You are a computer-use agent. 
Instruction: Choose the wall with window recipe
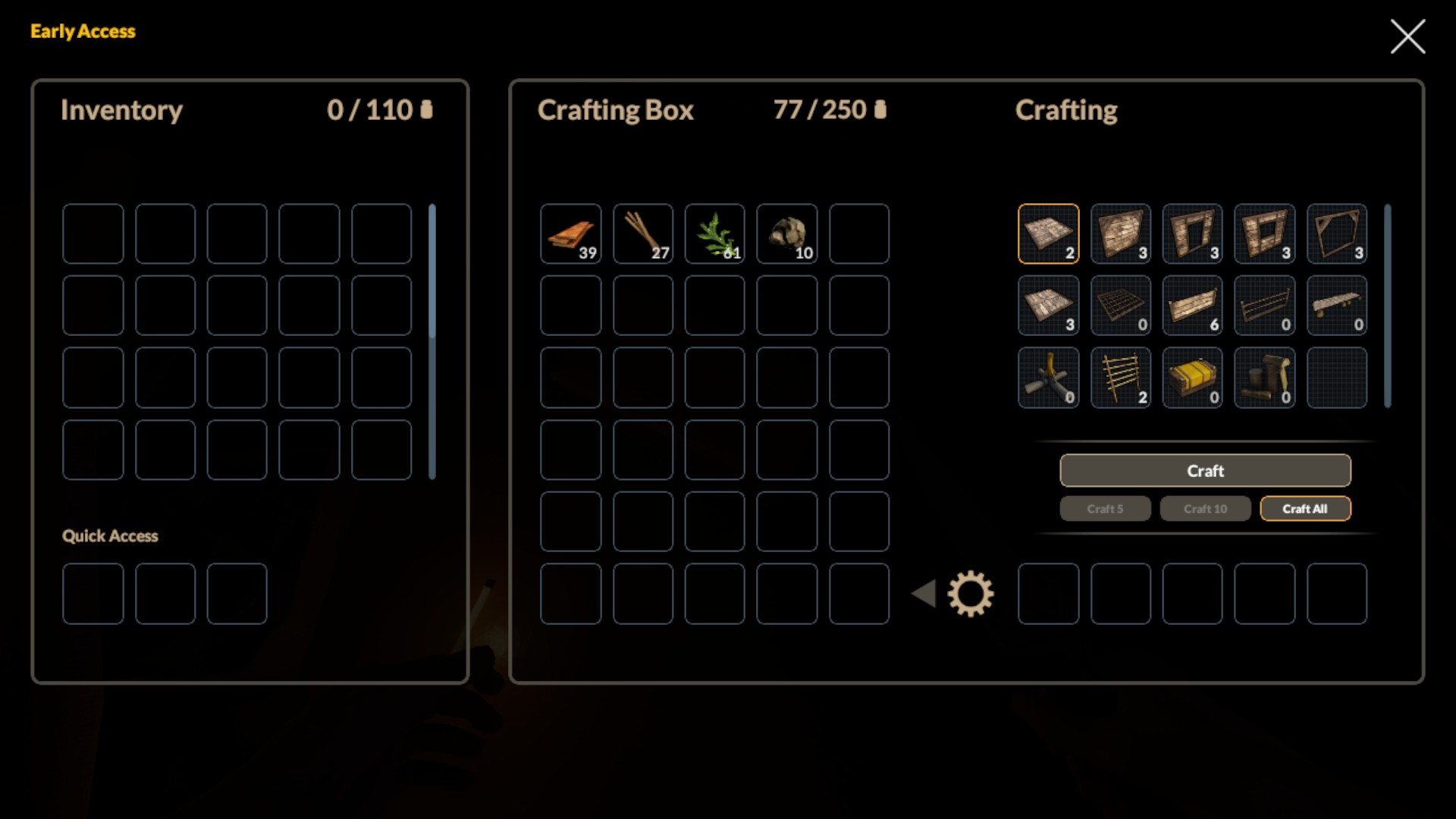[1265, 234]
